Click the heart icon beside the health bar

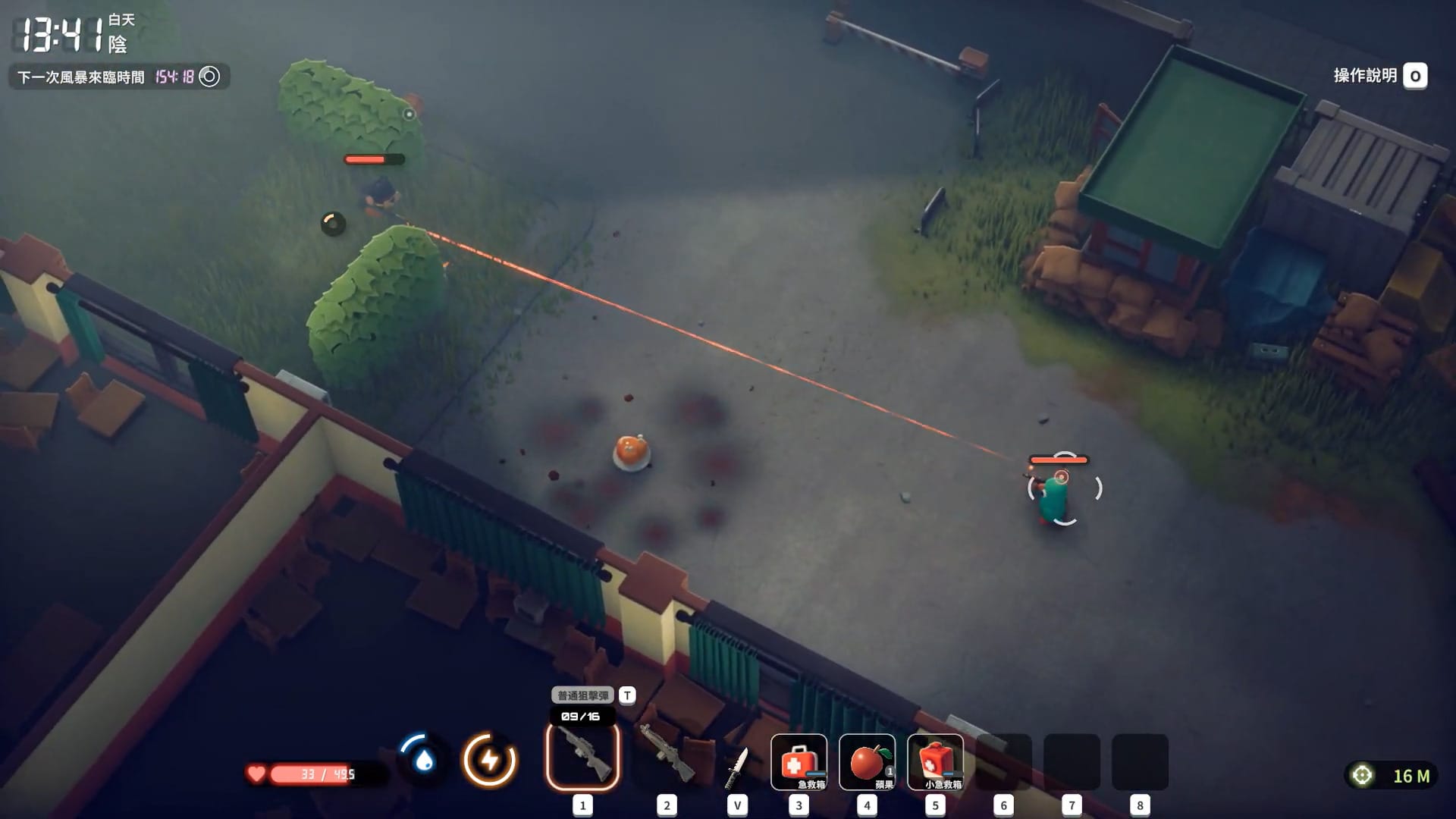pyautogui.click(x=257, y=774)
